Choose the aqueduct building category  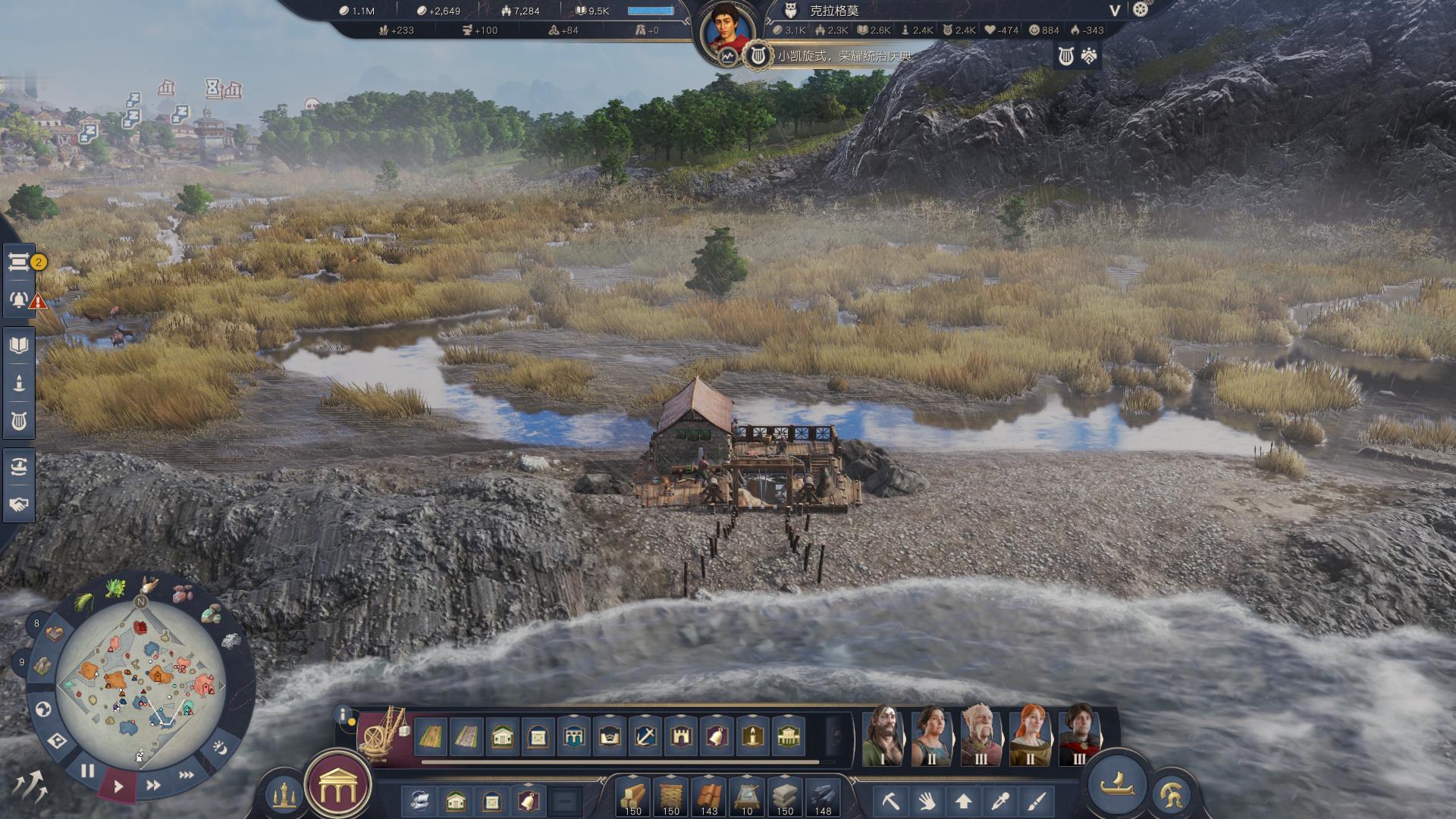coord(574,736)
